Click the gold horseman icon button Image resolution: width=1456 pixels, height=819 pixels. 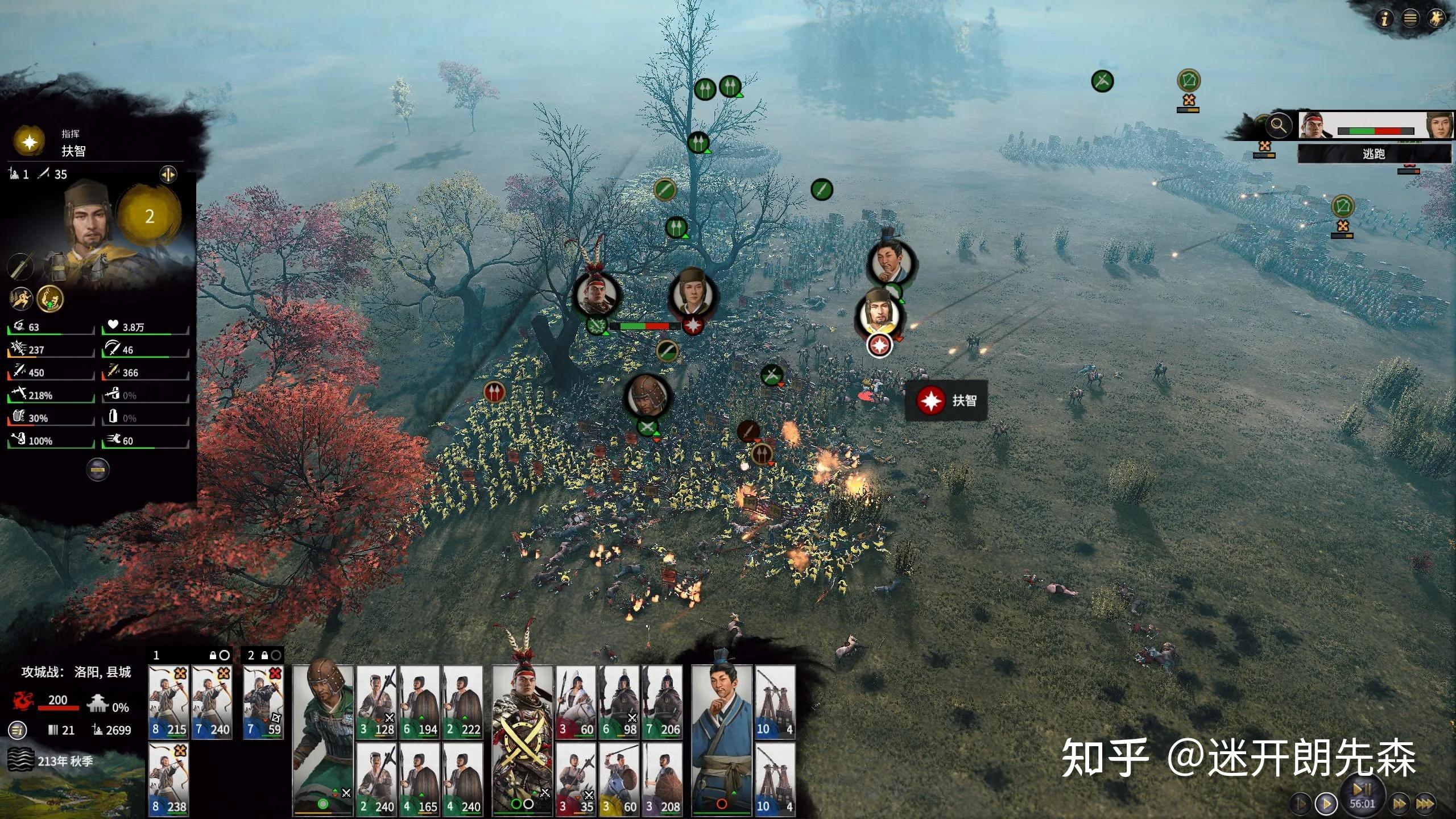(1436, 19)
